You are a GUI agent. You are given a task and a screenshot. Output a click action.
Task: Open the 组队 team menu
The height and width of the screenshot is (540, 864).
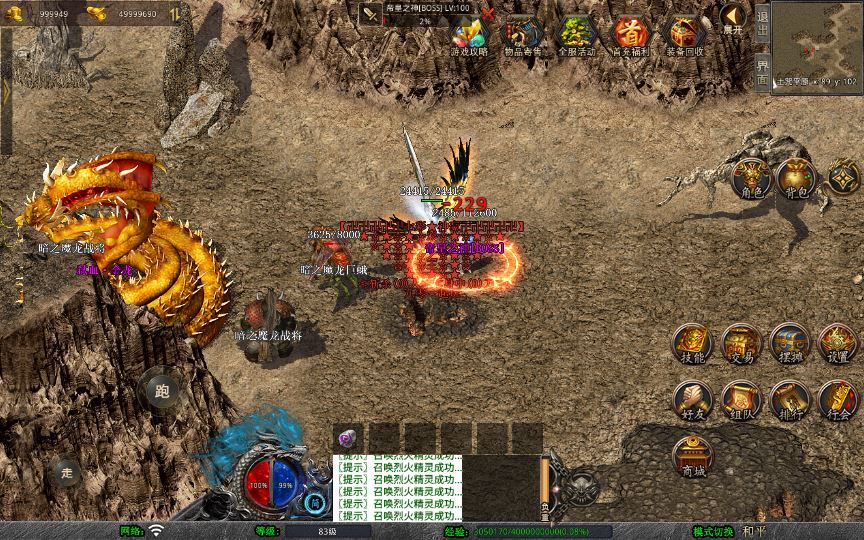(741, 400)
